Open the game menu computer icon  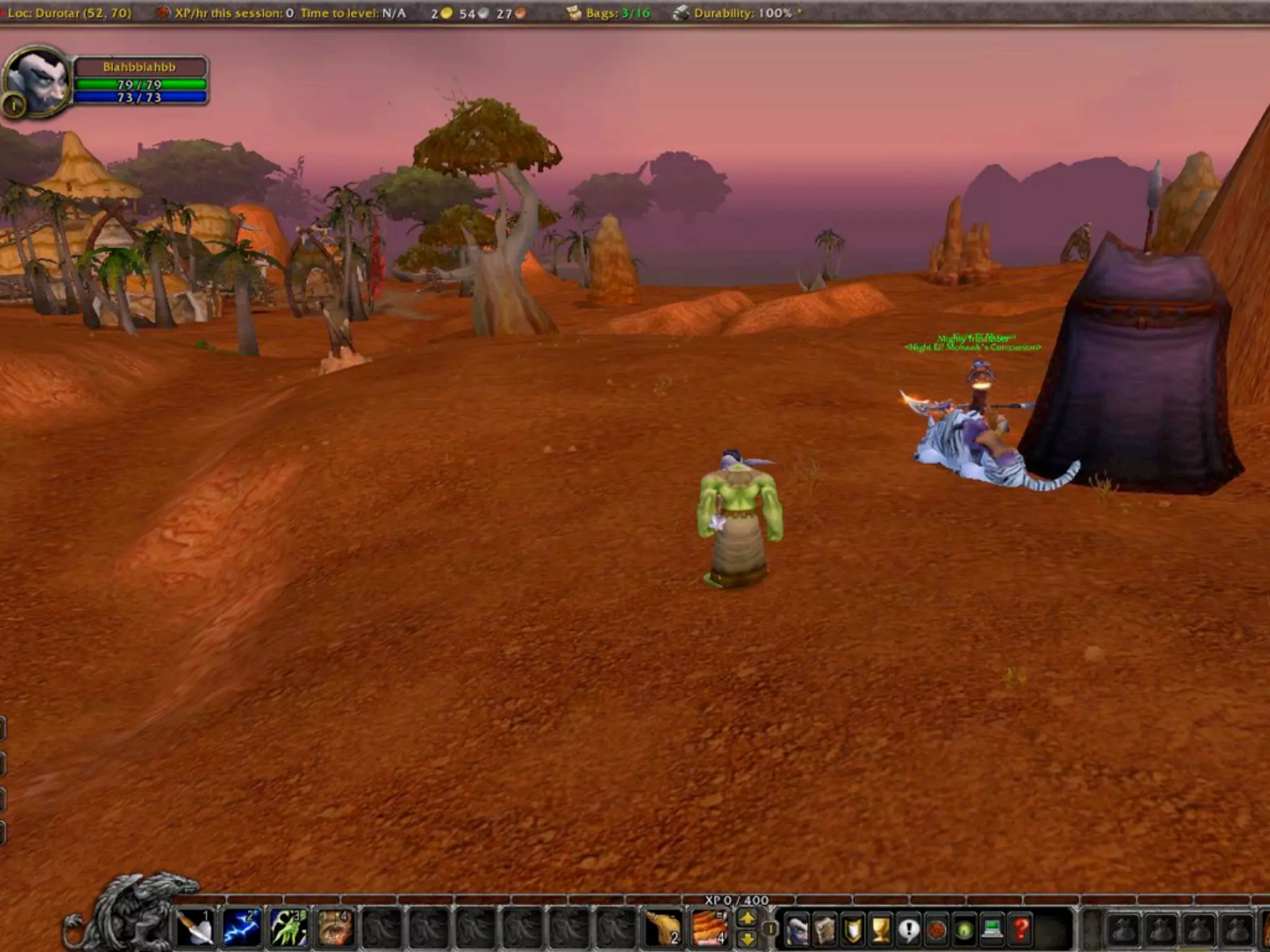point(993,930)
